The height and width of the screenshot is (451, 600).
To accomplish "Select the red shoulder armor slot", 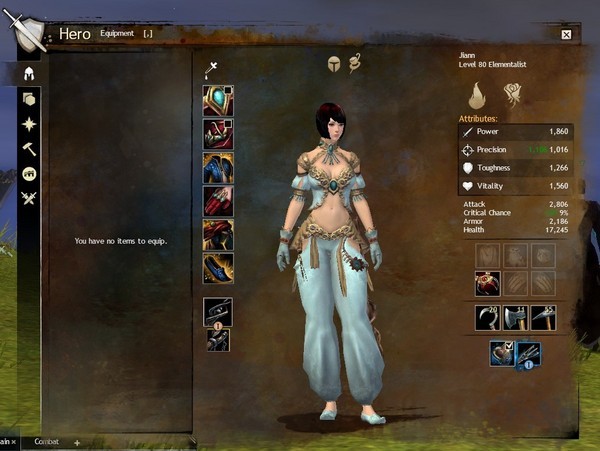I will tap(218, 134).
